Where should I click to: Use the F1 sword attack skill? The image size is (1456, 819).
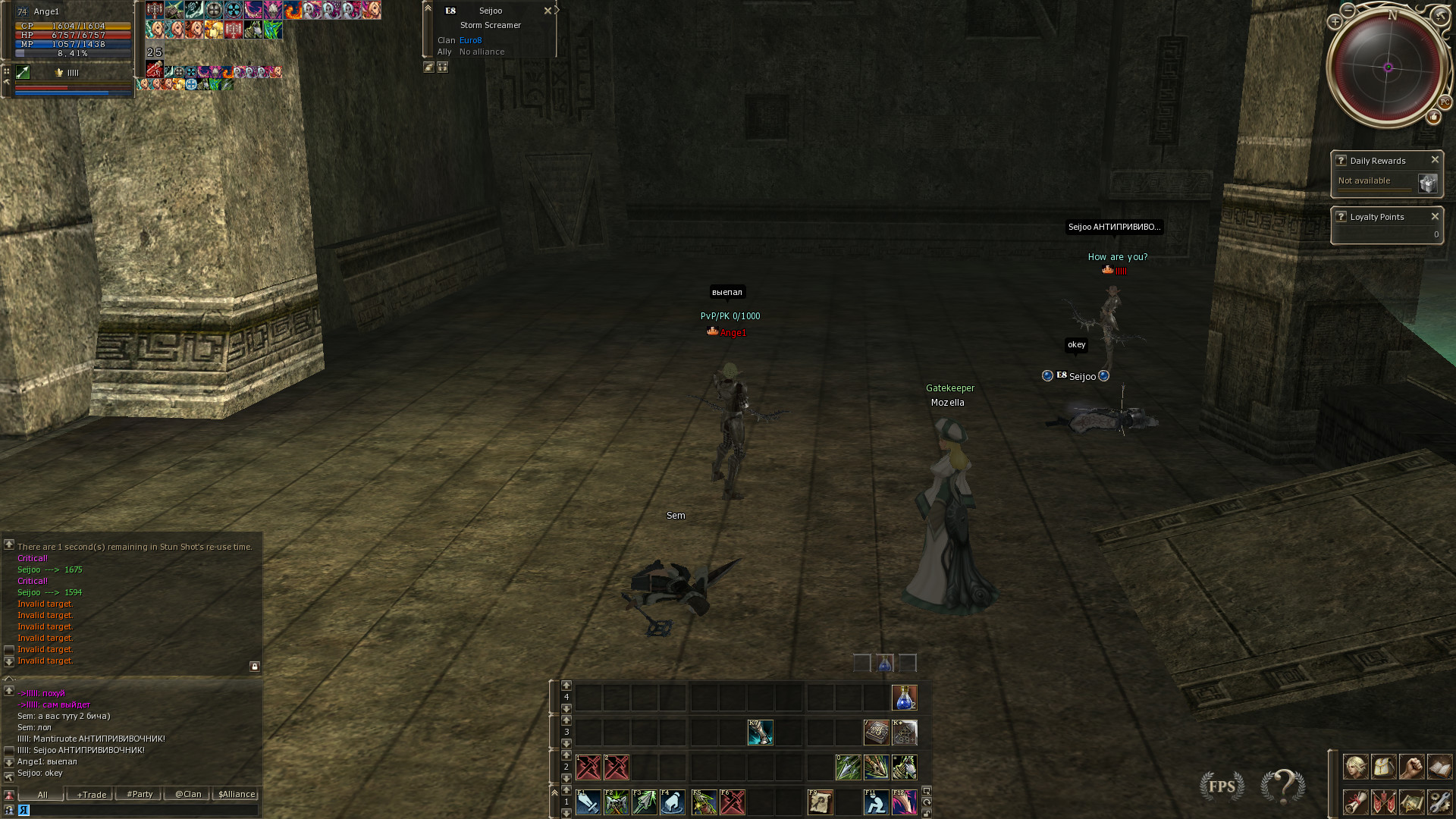588,802
